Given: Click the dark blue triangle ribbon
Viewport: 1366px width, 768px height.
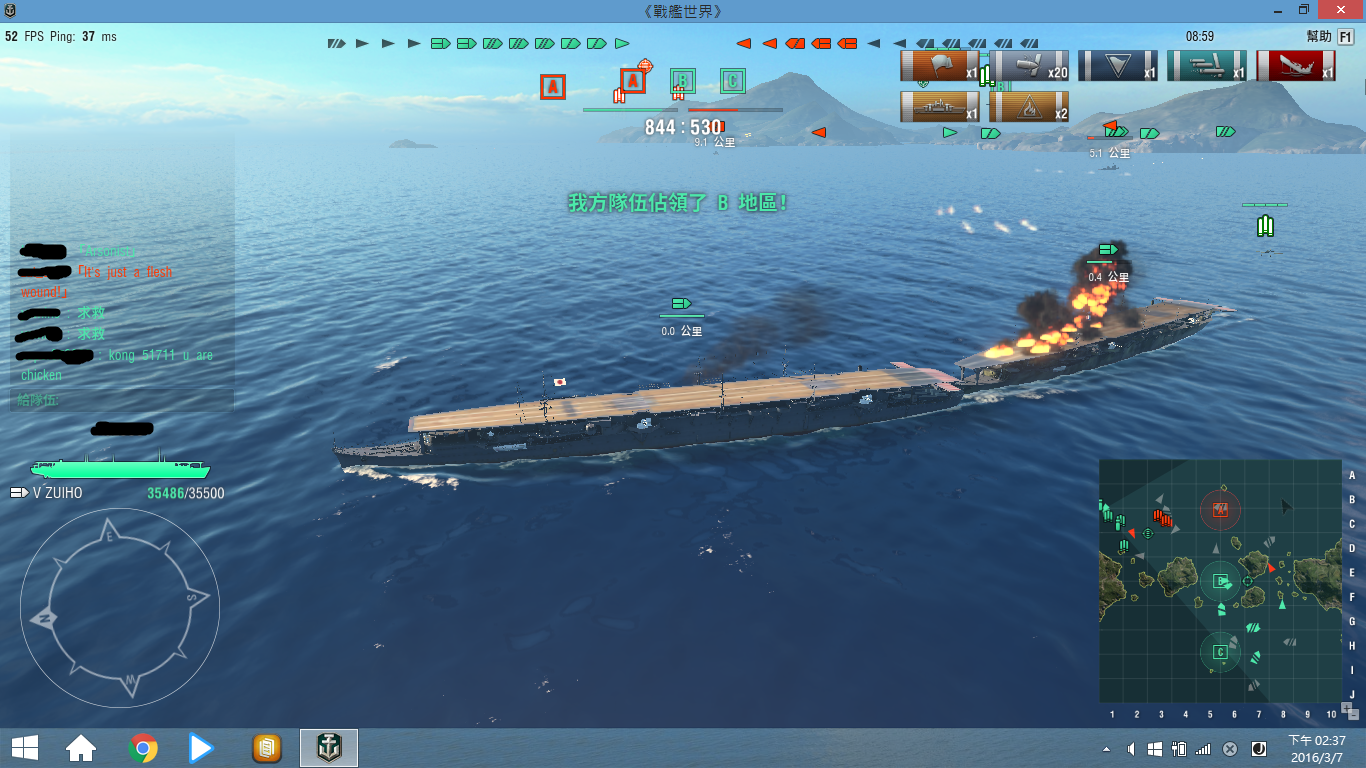Looking at the screenshot, I should [x=1118, y=66].
